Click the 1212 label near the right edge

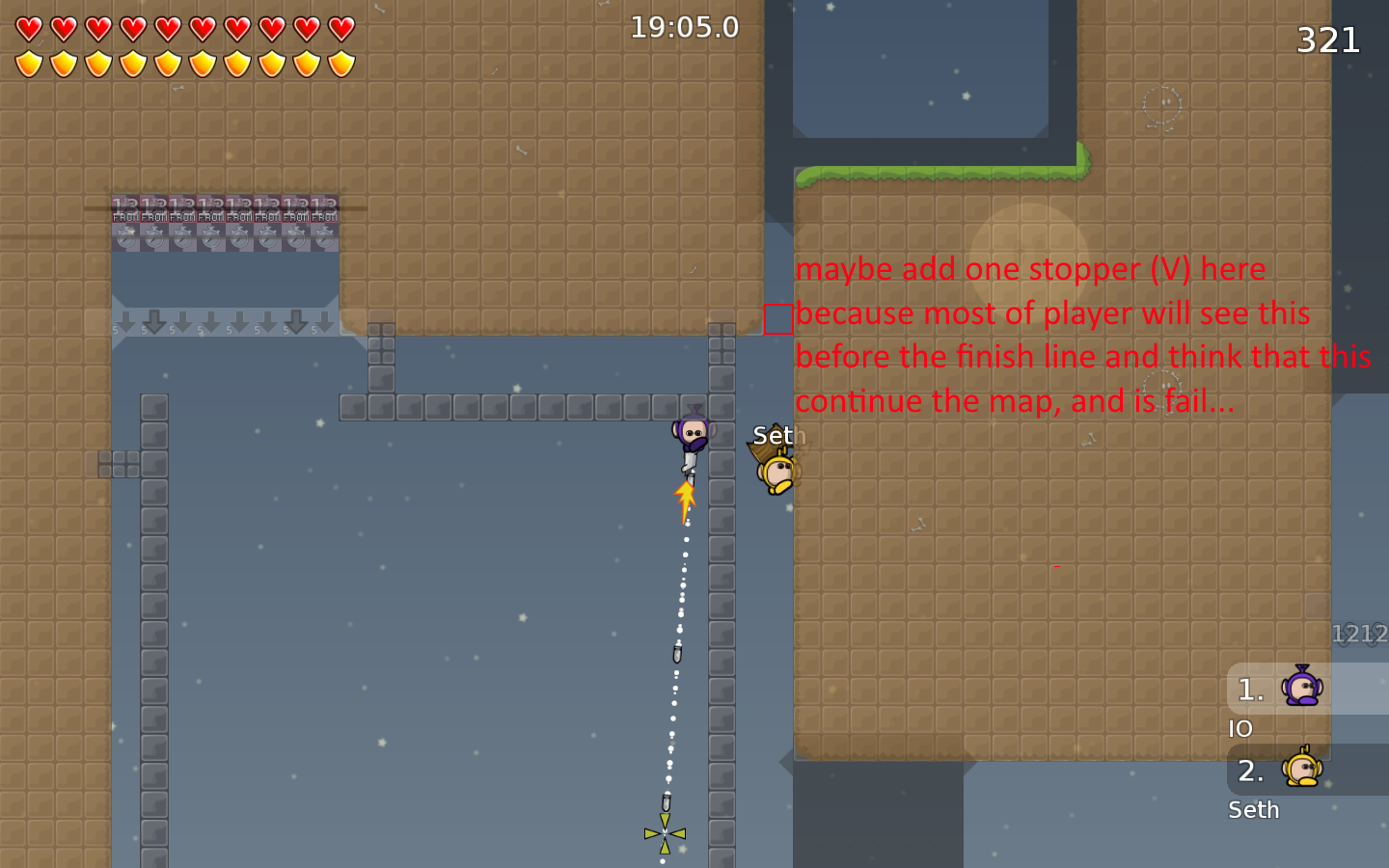click(1358, 634)
